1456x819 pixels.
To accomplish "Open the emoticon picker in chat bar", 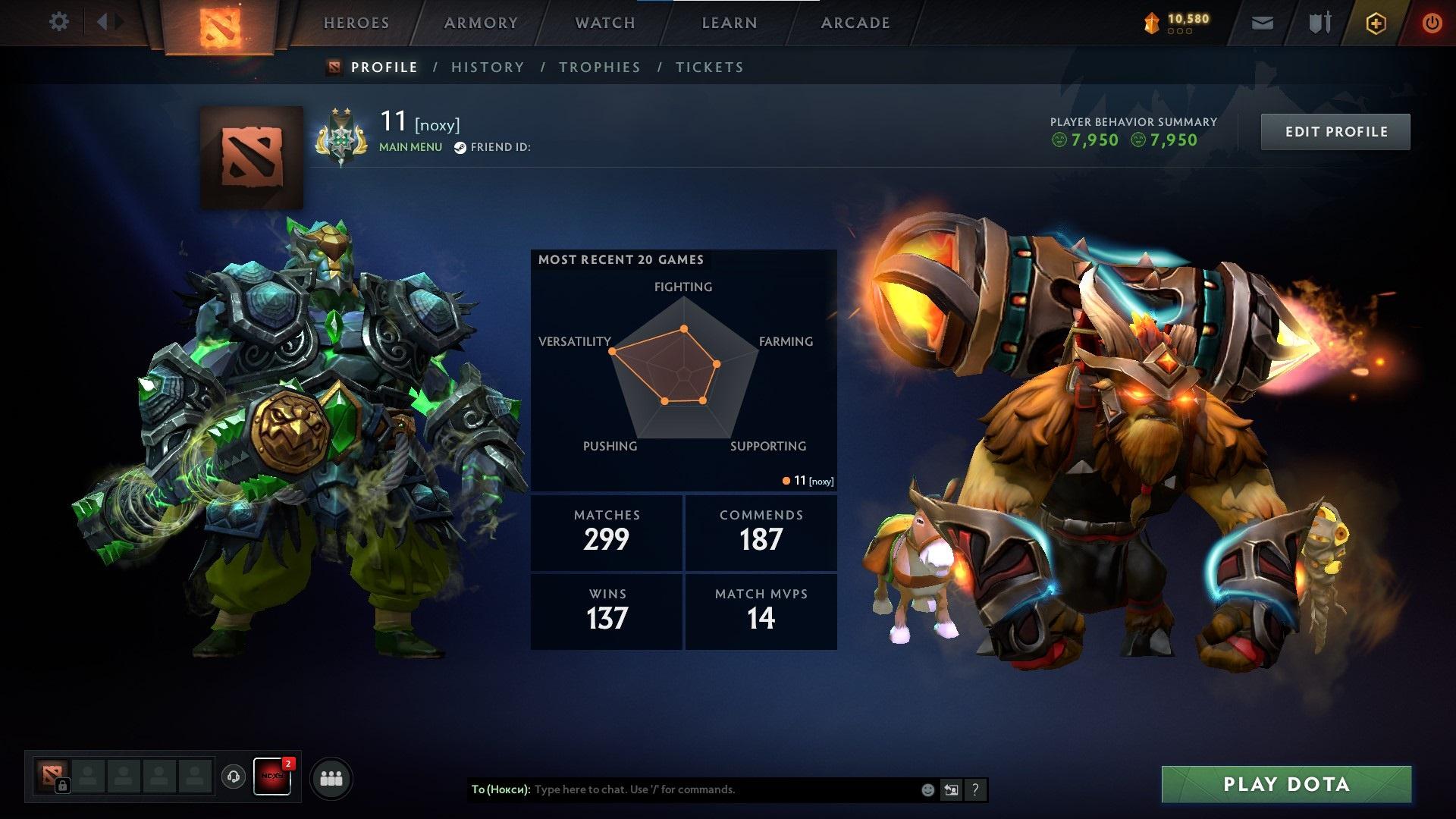I will tap(927, 789).
